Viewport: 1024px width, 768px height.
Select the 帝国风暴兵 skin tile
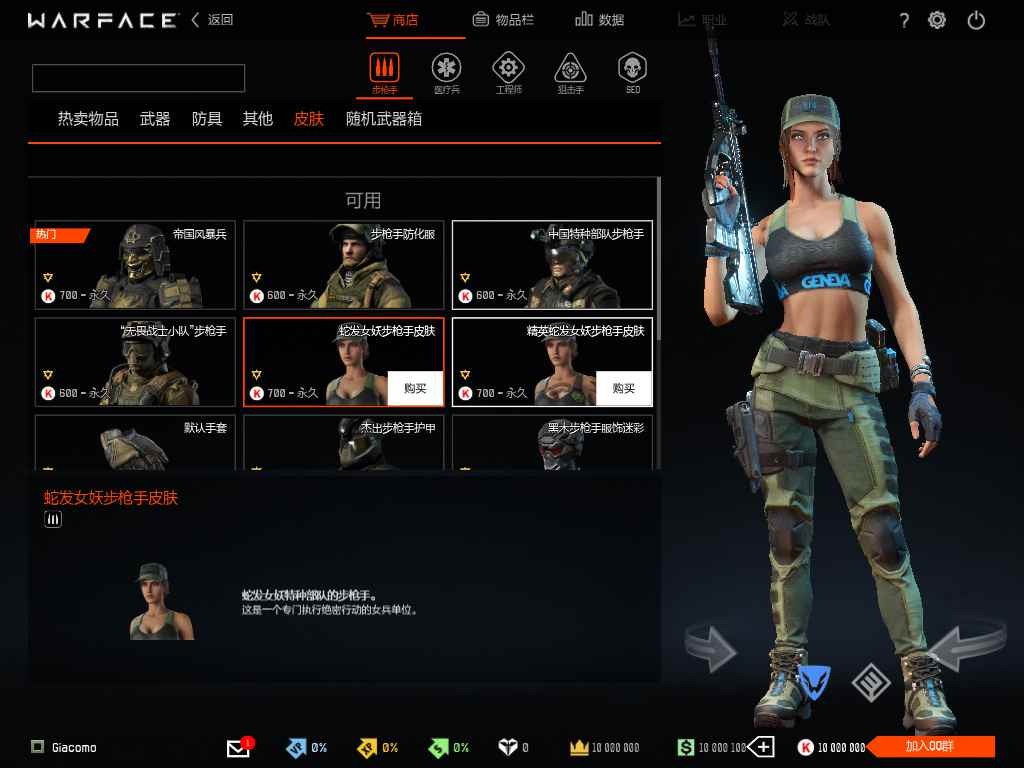click(x=135, y=265)
